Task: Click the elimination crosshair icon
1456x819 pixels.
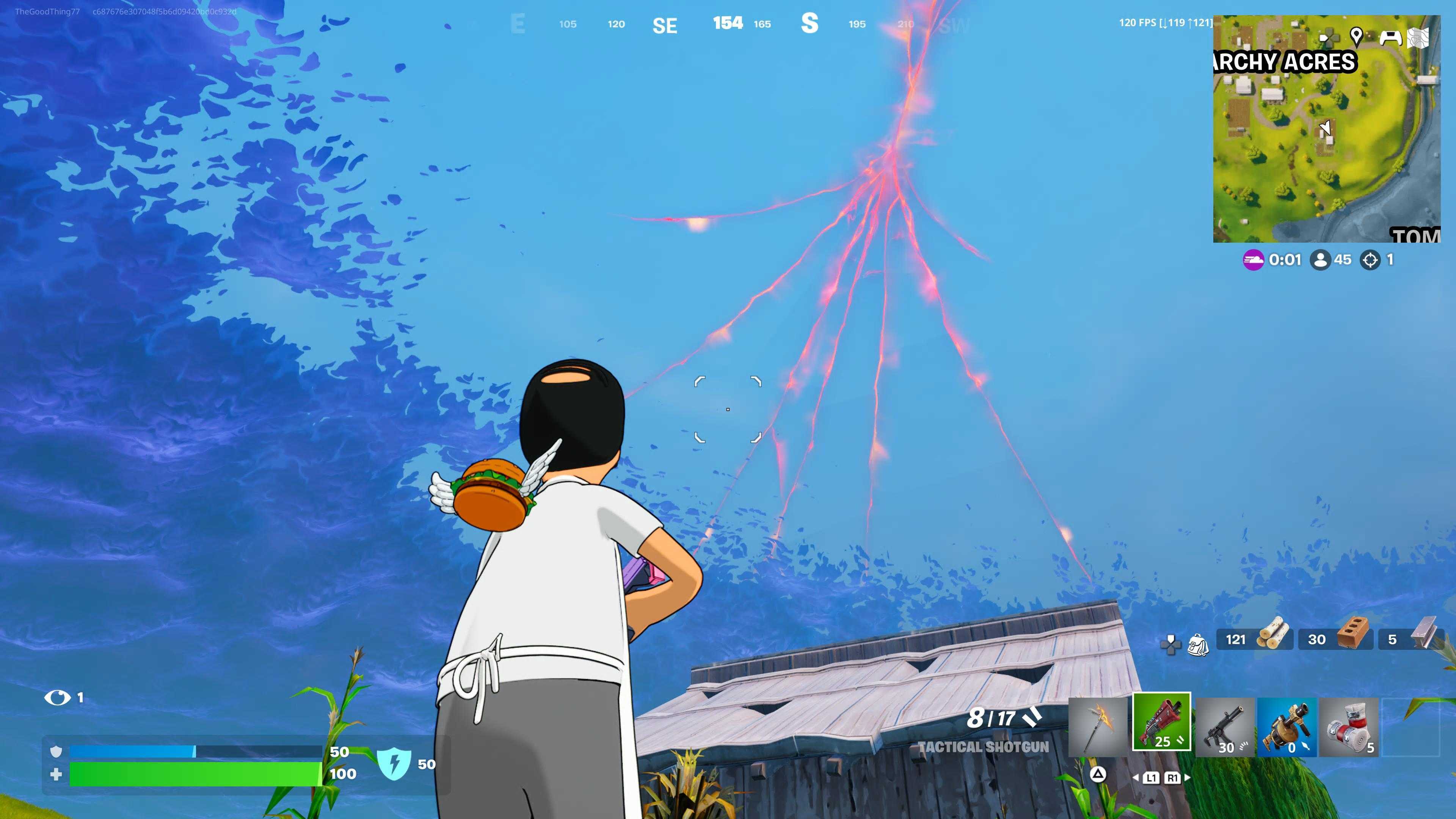Action: click(x=1370, y=260)
